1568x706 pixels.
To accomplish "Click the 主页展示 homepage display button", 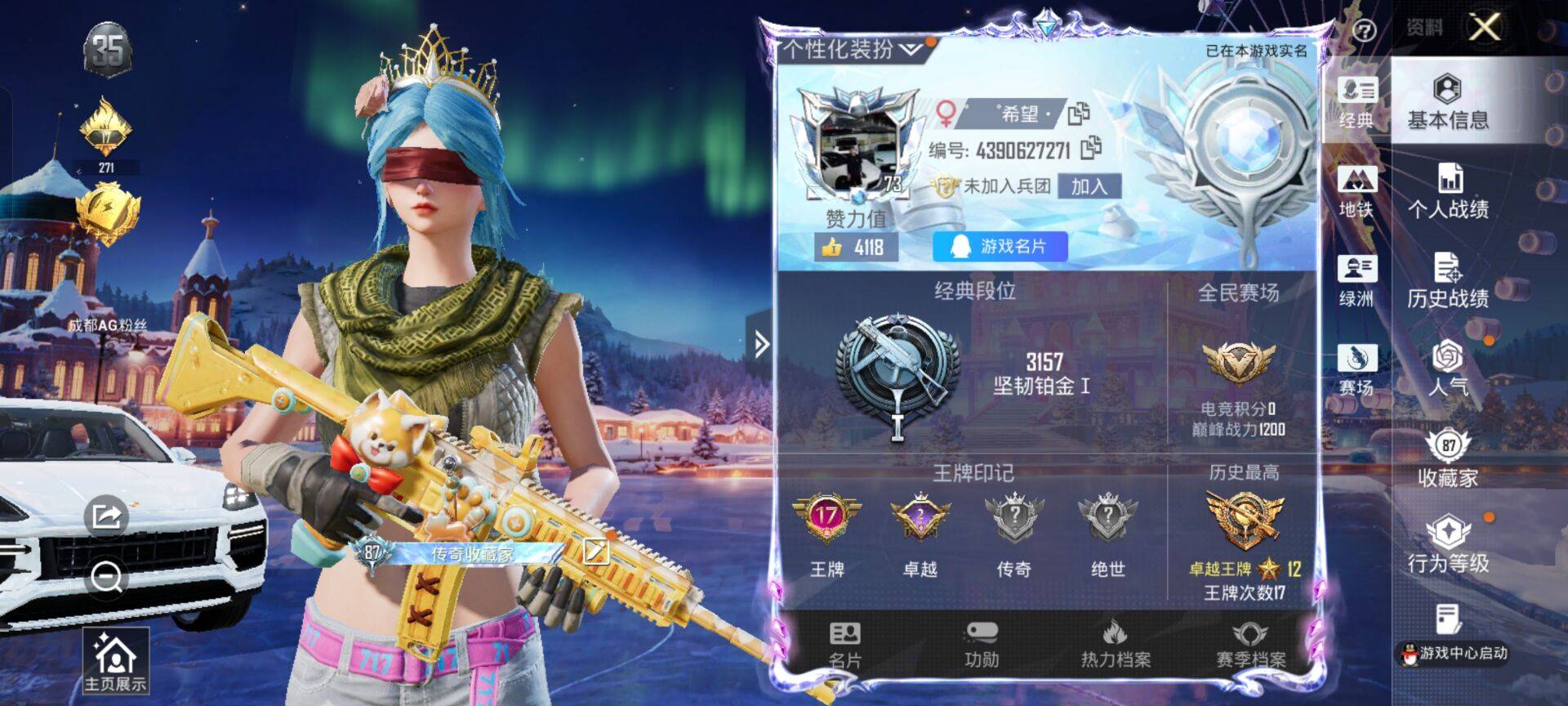I will (115, 662).
